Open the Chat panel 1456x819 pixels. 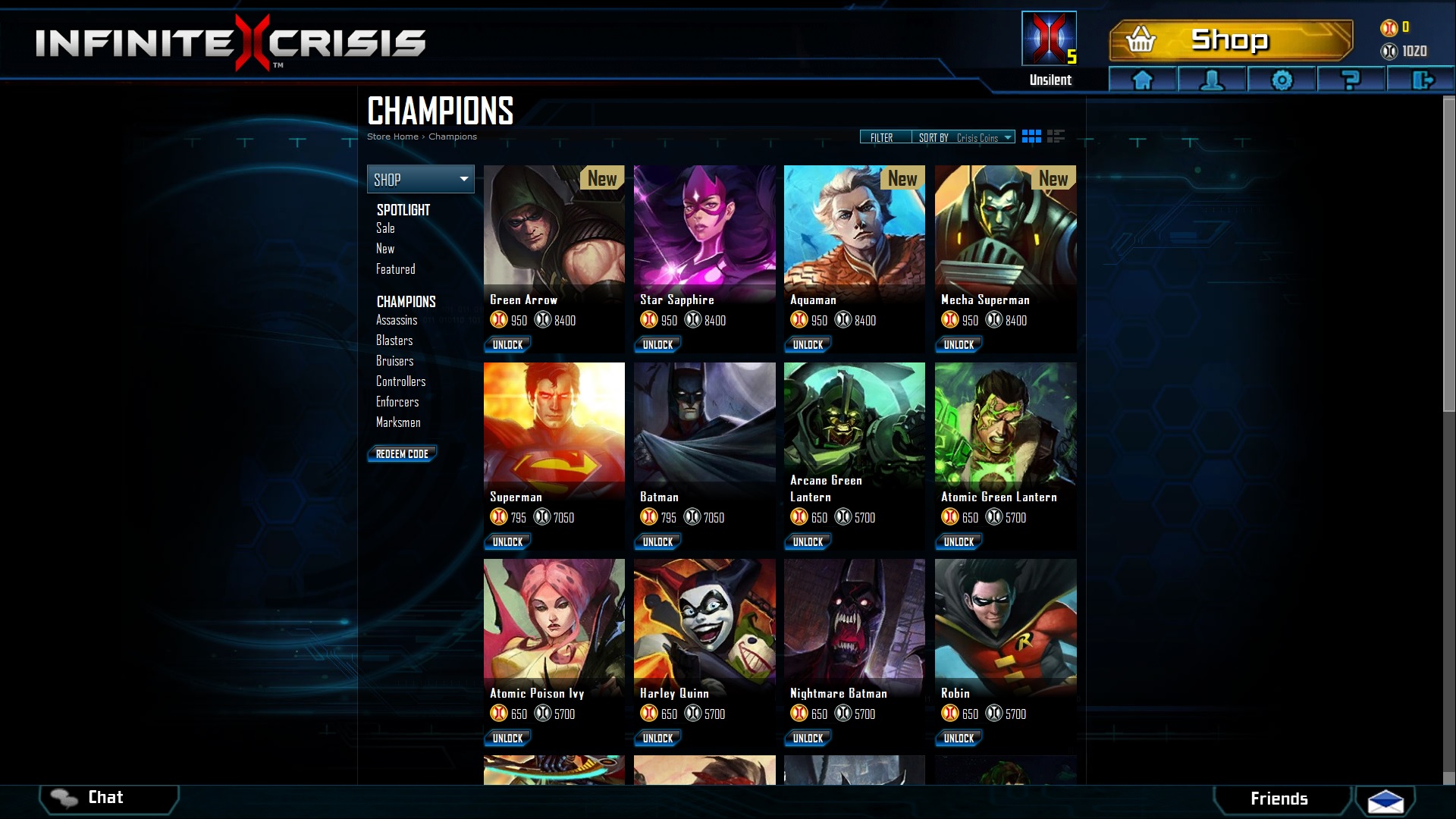(x=106, y=798)
